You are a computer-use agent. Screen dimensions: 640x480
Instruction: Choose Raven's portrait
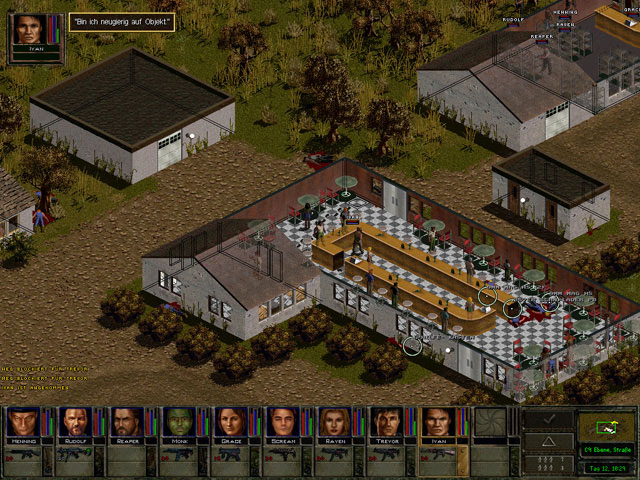pos(333,422)
